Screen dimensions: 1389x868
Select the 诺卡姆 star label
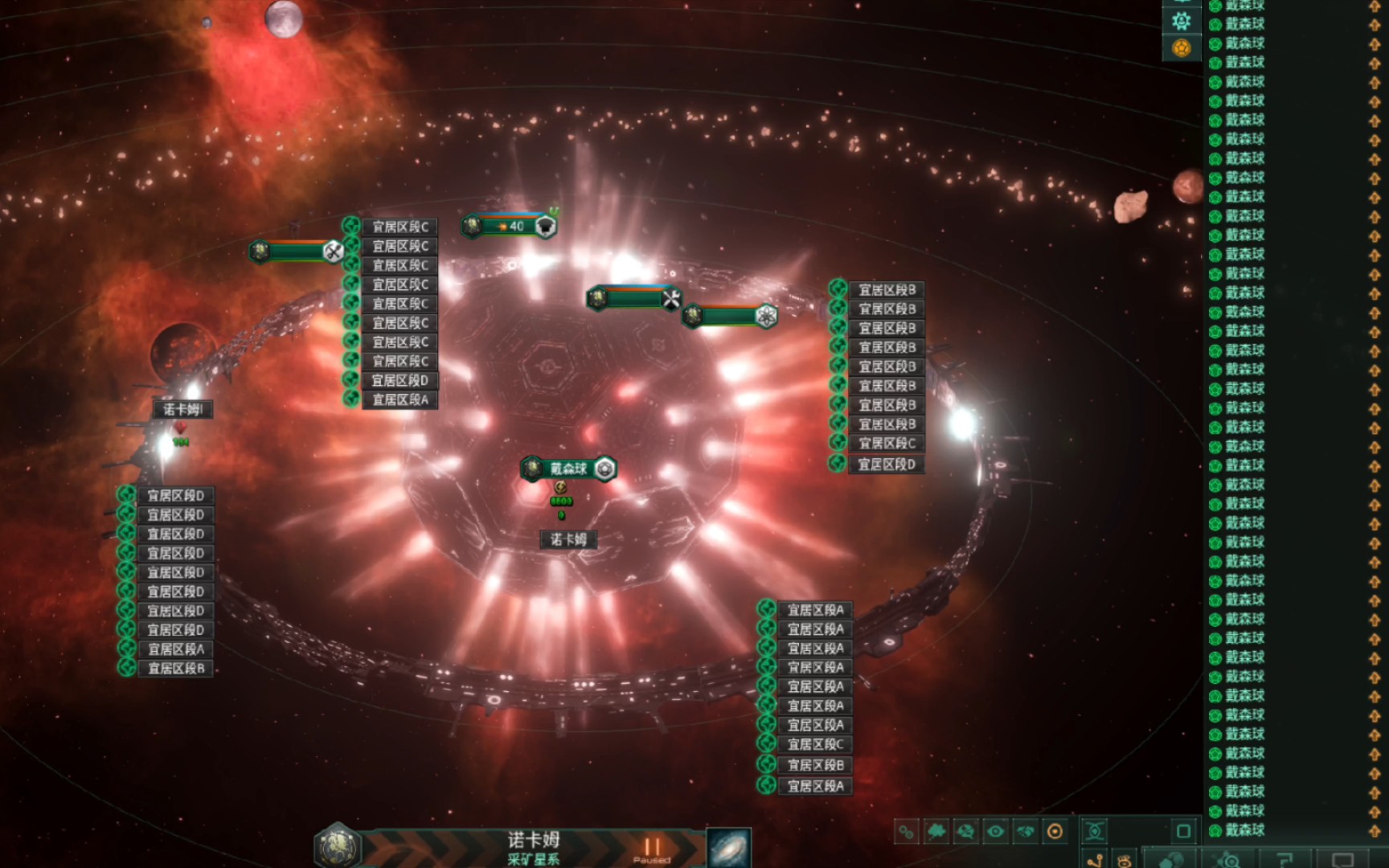tap(568, 539)
